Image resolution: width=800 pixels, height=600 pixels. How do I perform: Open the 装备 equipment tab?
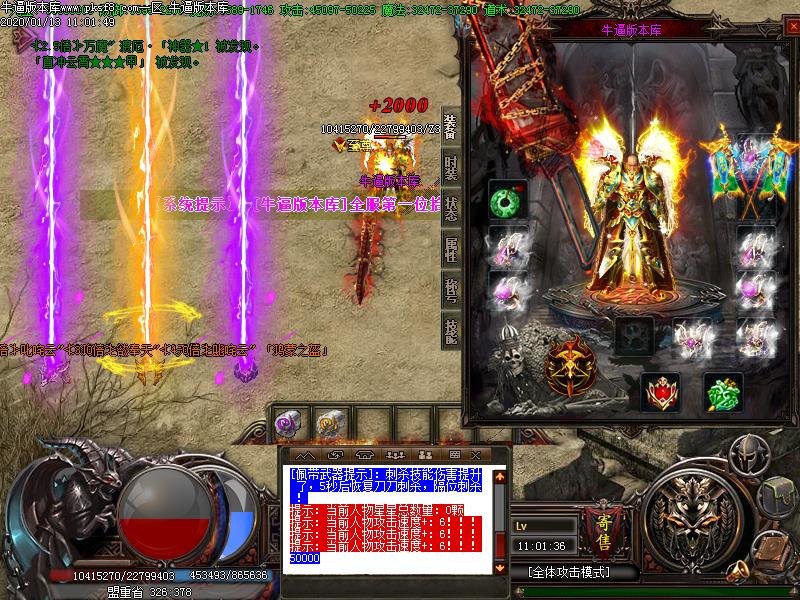click(x=450, y=125)
